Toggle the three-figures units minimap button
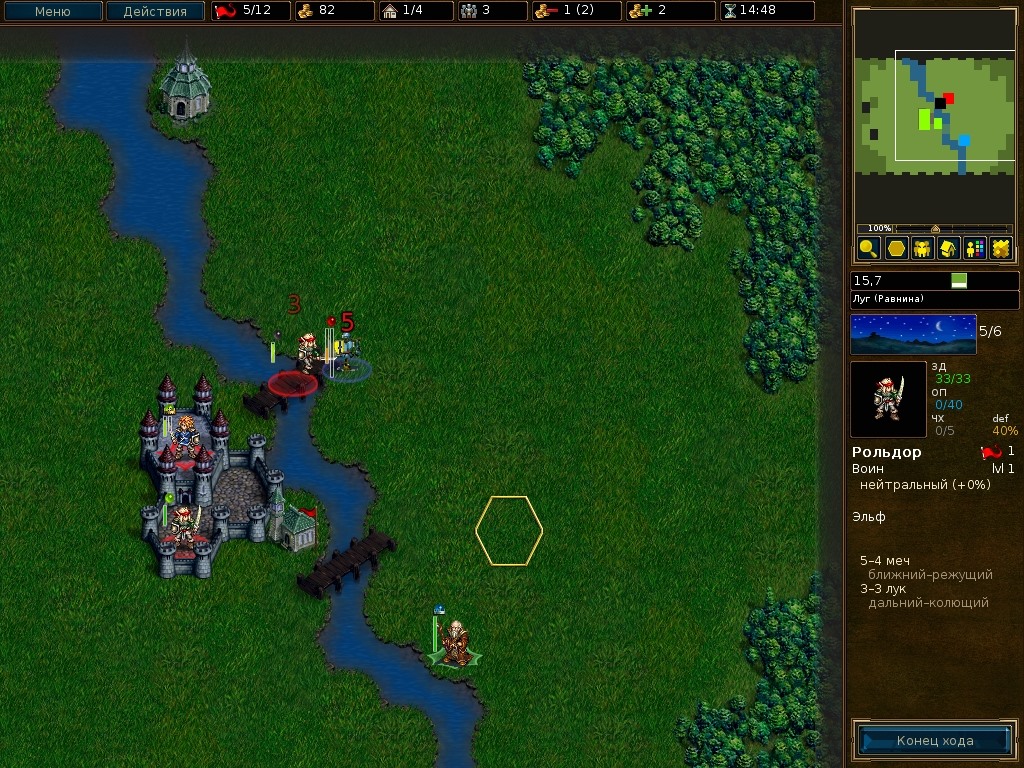 pos(922,248)
